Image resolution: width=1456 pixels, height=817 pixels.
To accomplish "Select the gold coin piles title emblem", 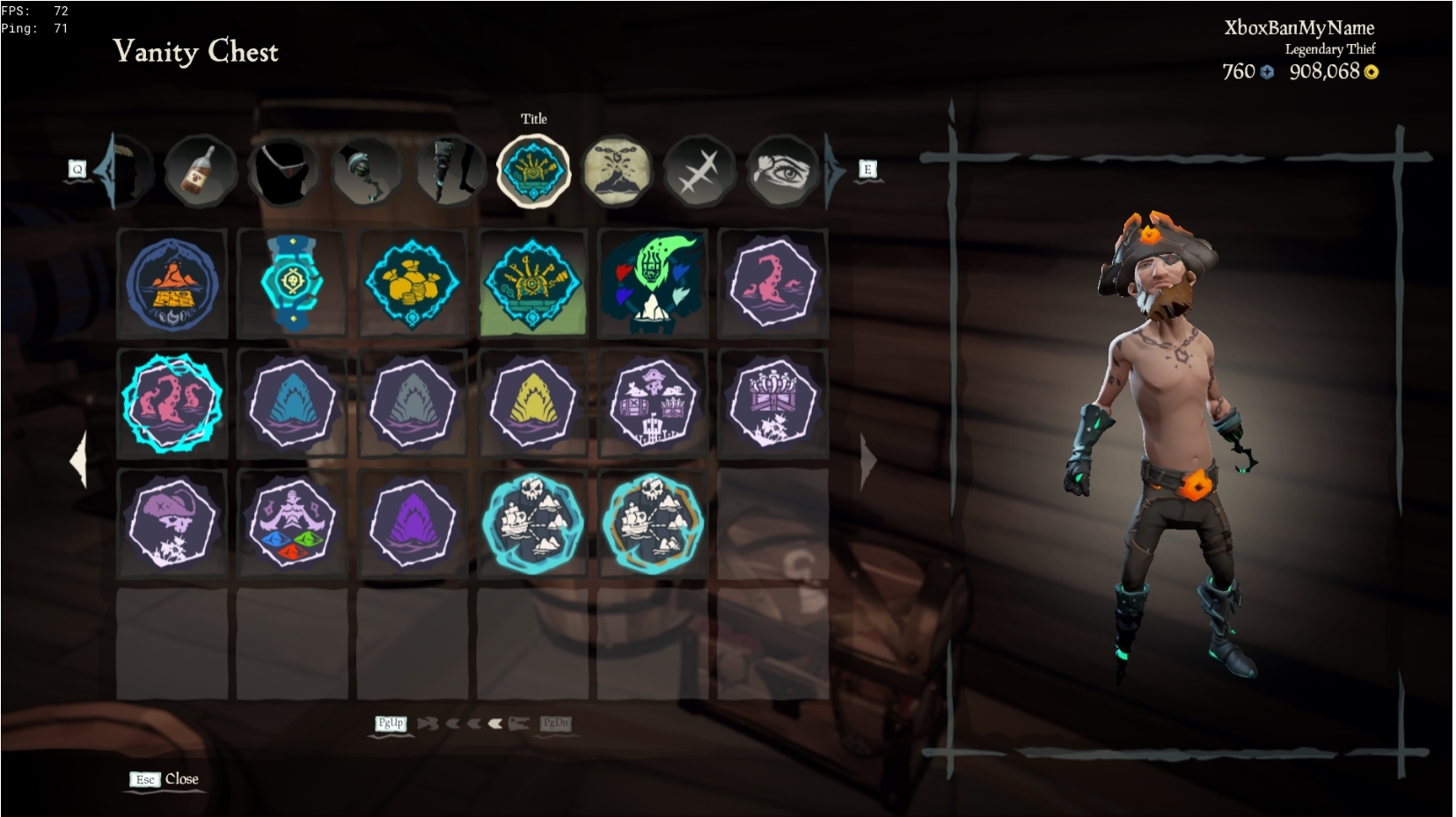I will (x=412, y=280).
